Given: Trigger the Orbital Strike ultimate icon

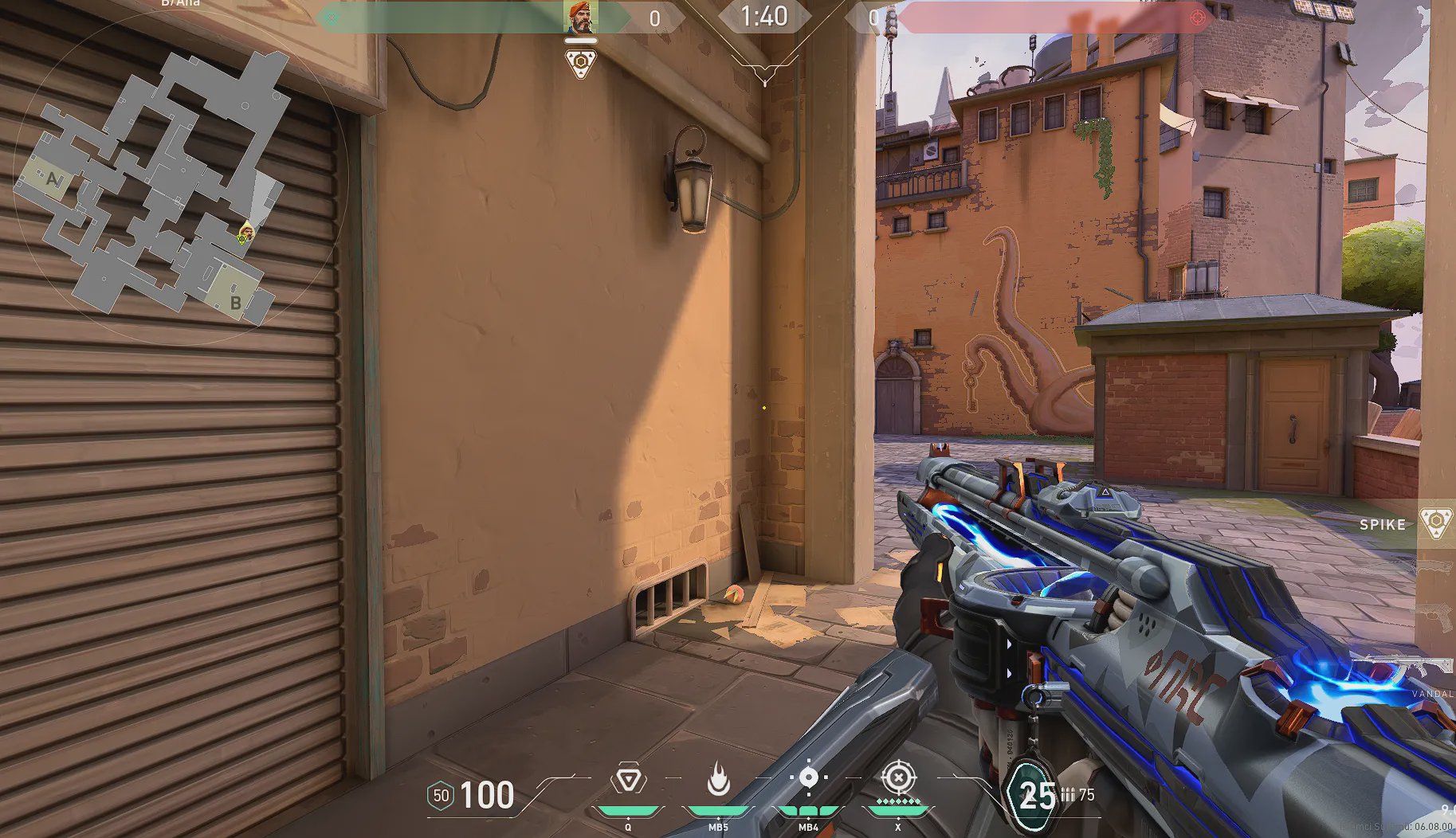Looking at the screenshot, I should pyautogui.click(x=898, y=777).
